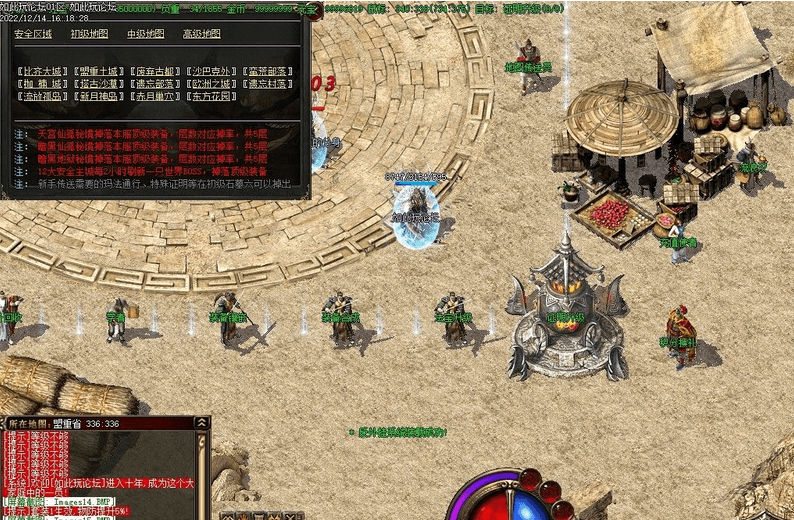
Task: Switch to the 安全区域 tab
Action: 33,34
